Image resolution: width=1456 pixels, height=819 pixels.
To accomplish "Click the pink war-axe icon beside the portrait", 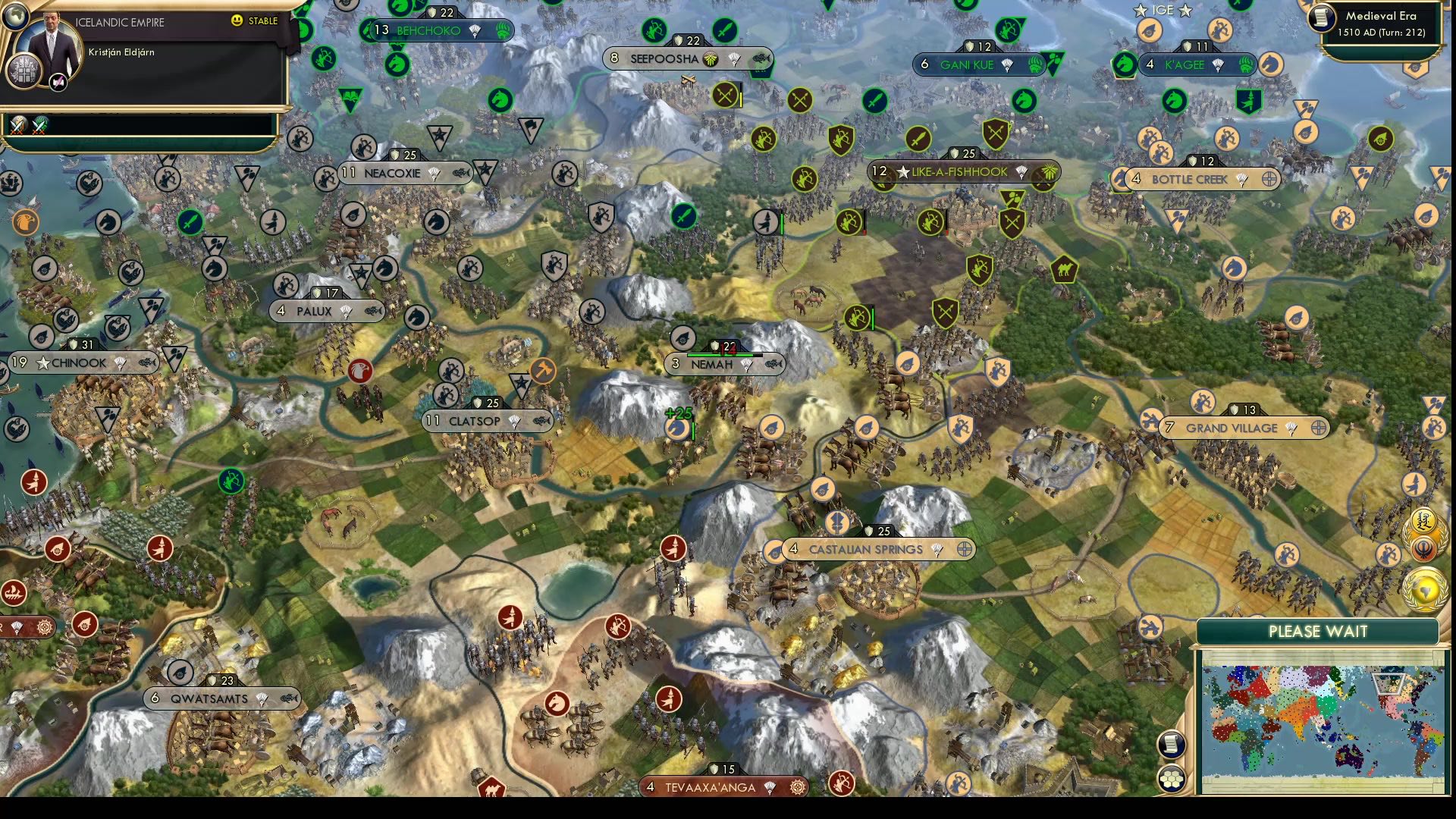I will [x=58, y=82].
